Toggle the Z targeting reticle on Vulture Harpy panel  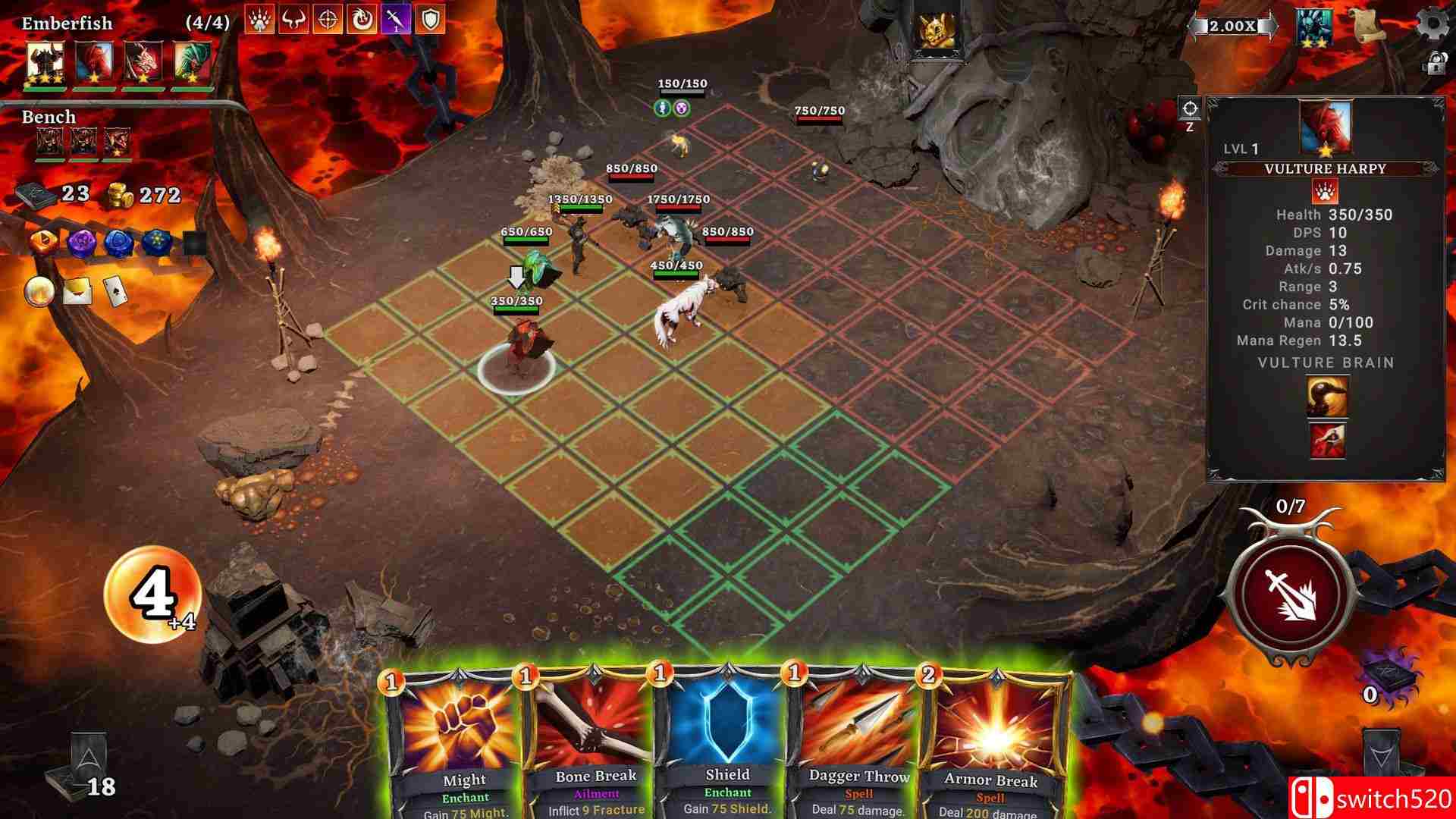click(1190, 110)
